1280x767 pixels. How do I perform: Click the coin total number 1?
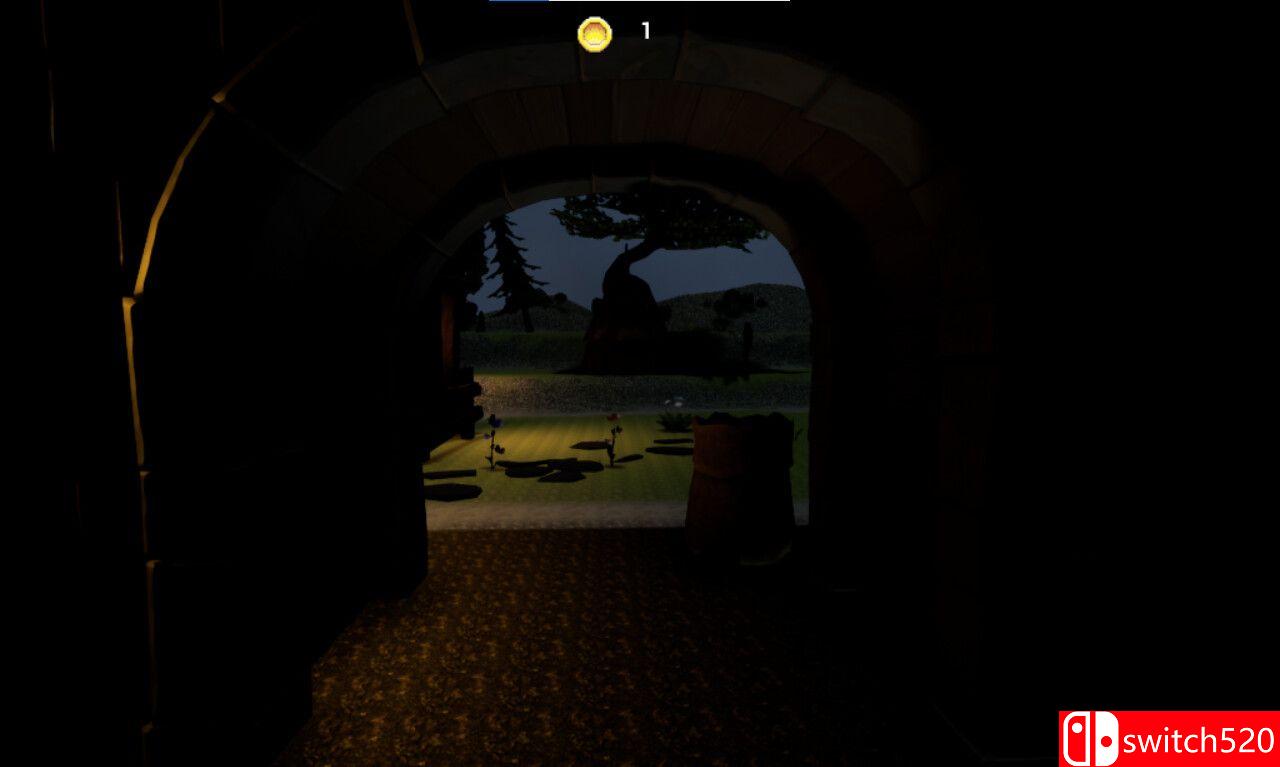[643, 30]
